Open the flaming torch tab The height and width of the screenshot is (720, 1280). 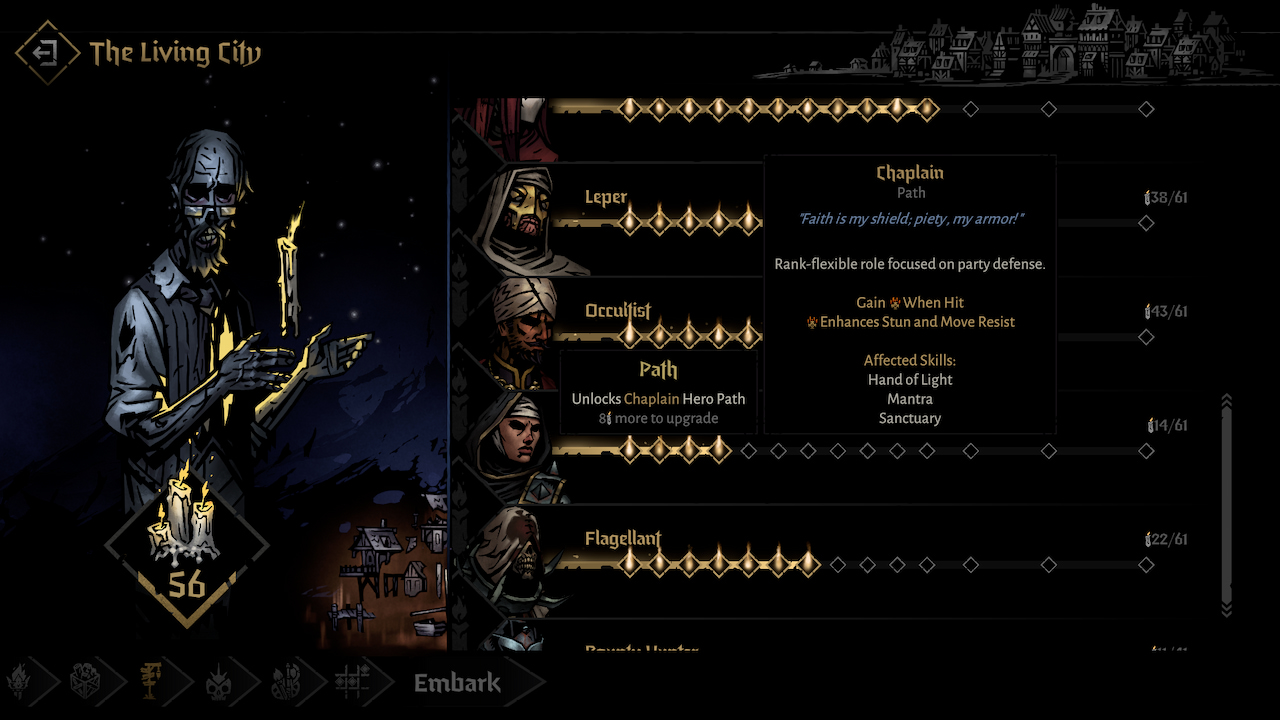[20, 683]
